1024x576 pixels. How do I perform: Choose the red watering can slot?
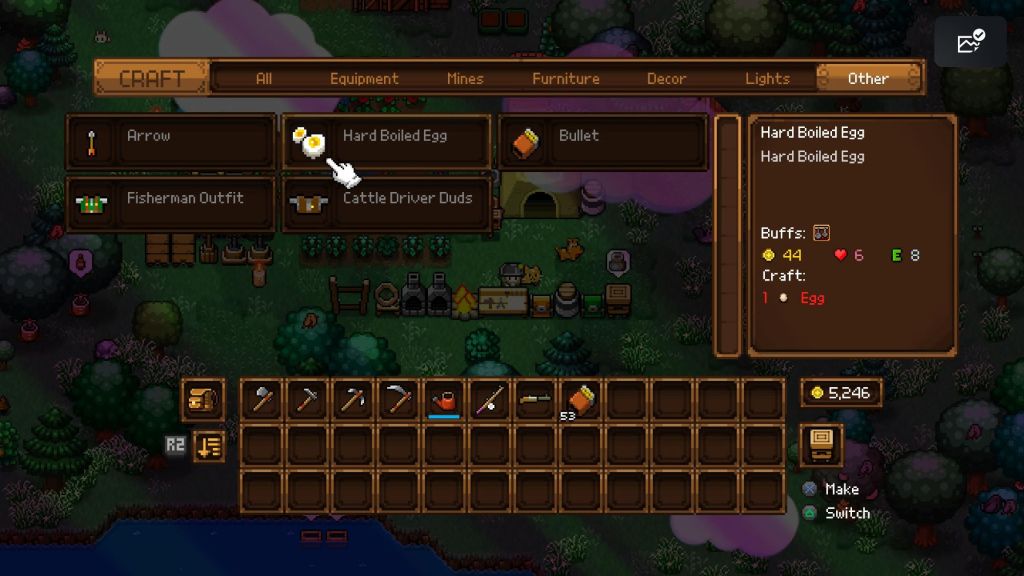(x=443, y=399)
